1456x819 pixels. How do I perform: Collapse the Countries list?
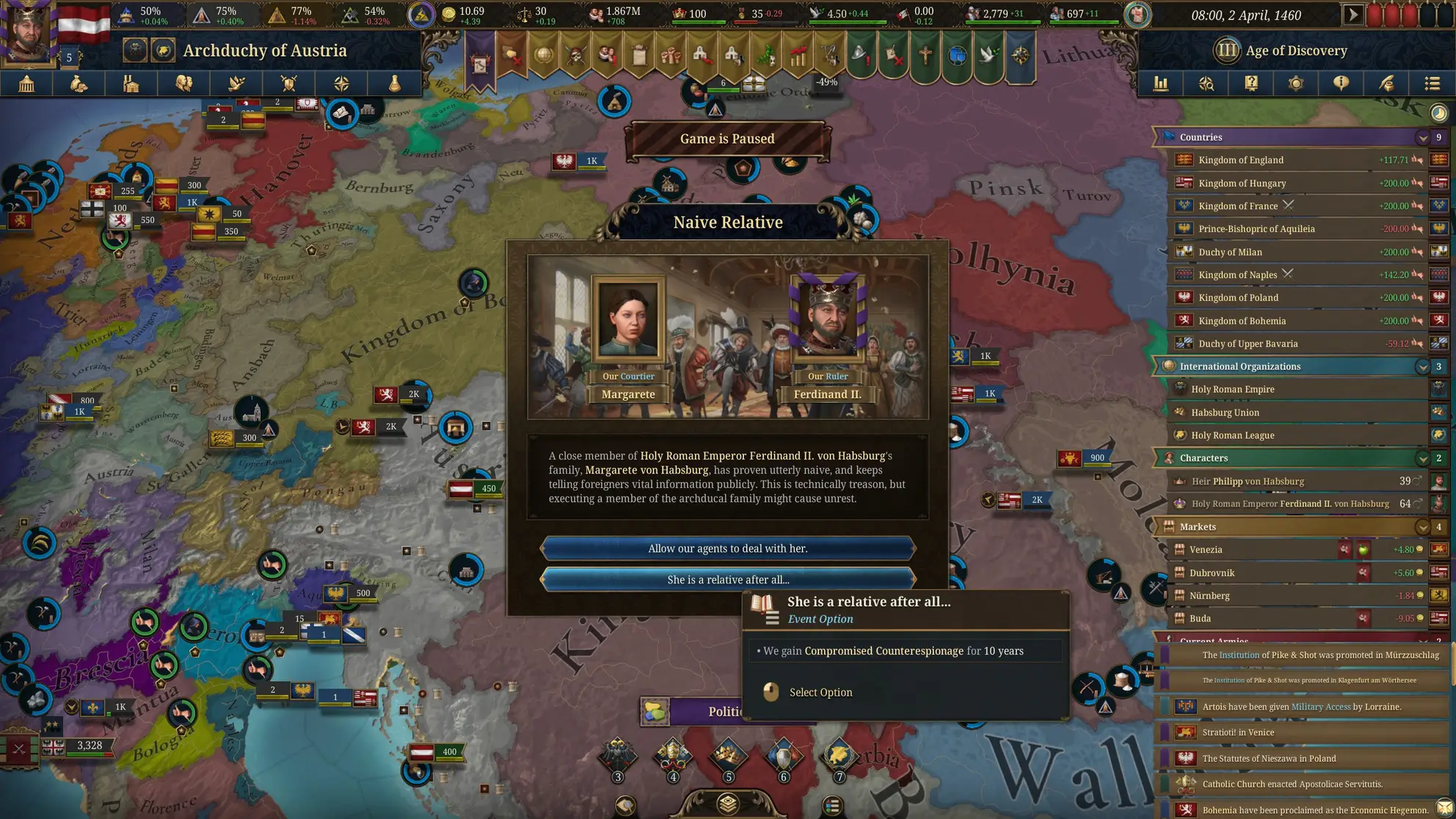[x=1422, y=137]
